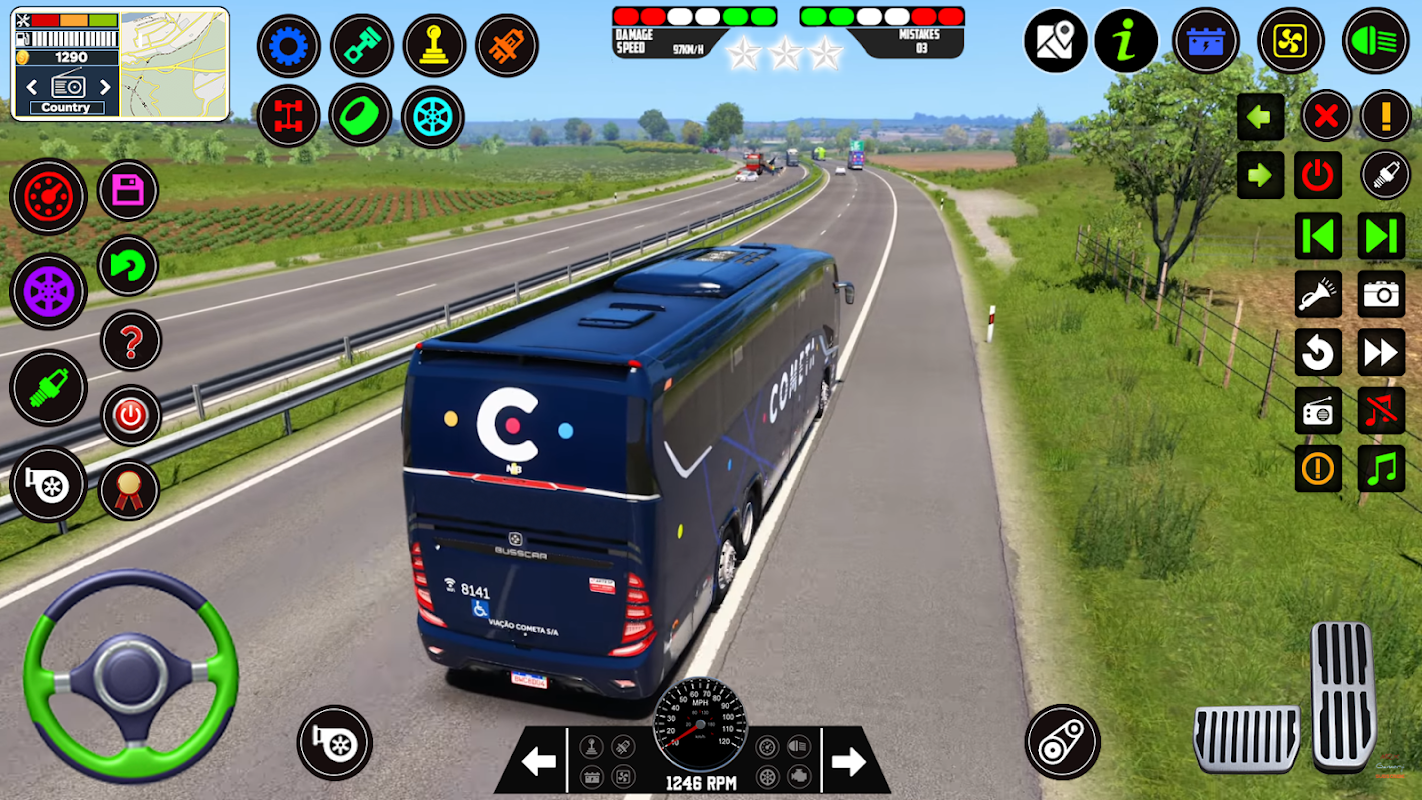This screenshot has width=1422, height=800.
Task: Hit the brake pedal
Action: (x=1247, y=738)
